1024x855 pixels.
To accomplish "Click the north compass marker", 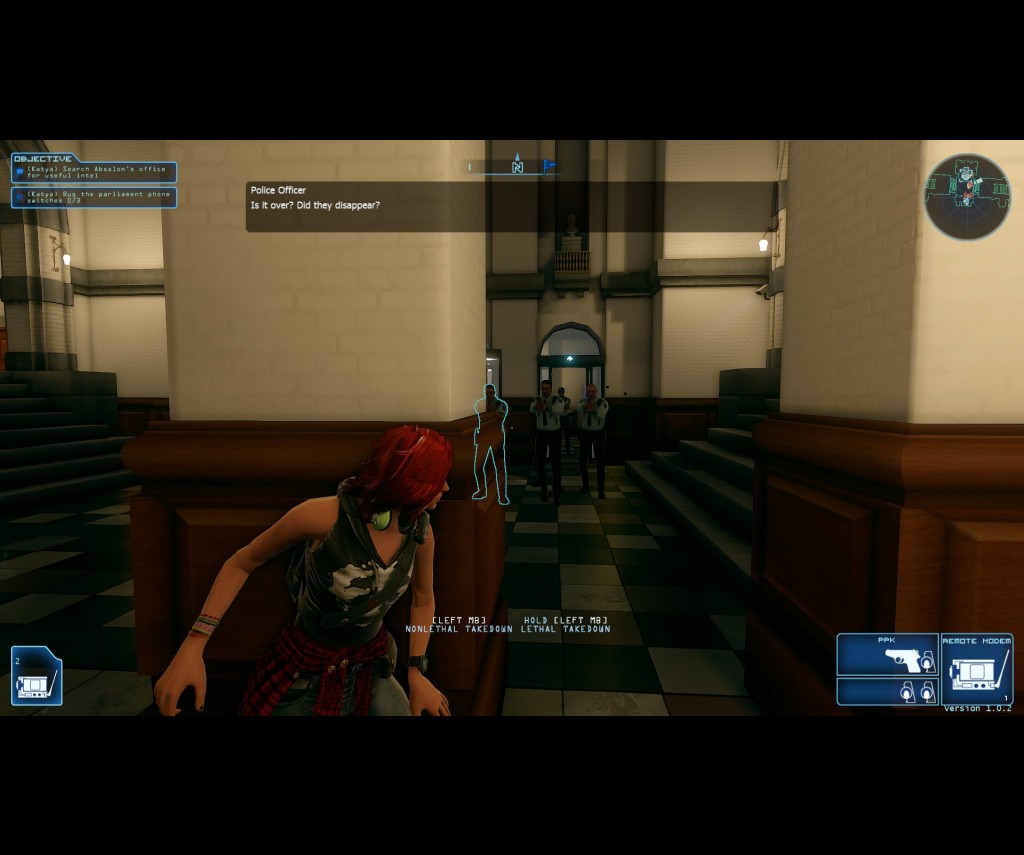I will [517, 166].
